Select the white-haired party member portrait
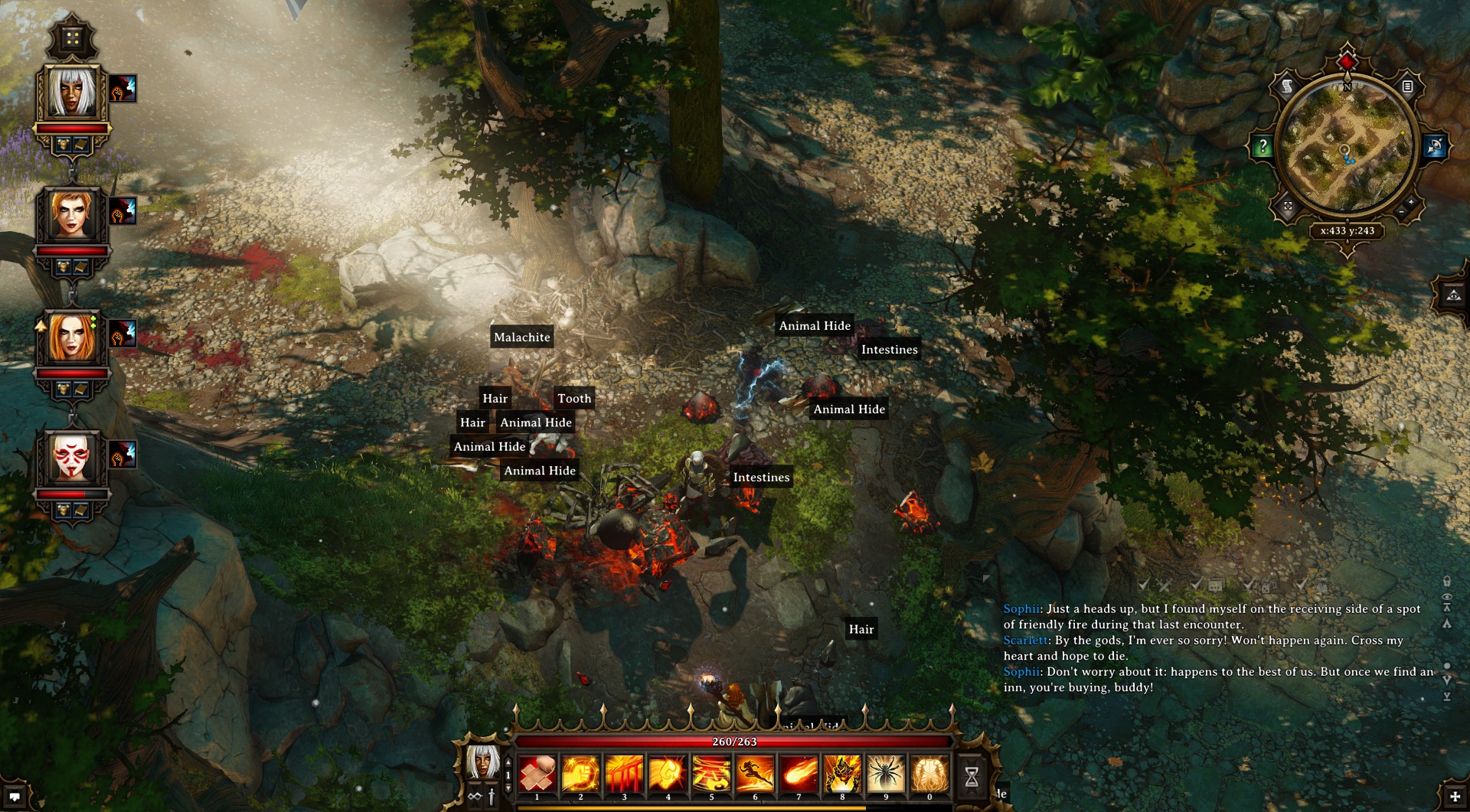The image size is (1470, 812). click(x=72, y=92)
